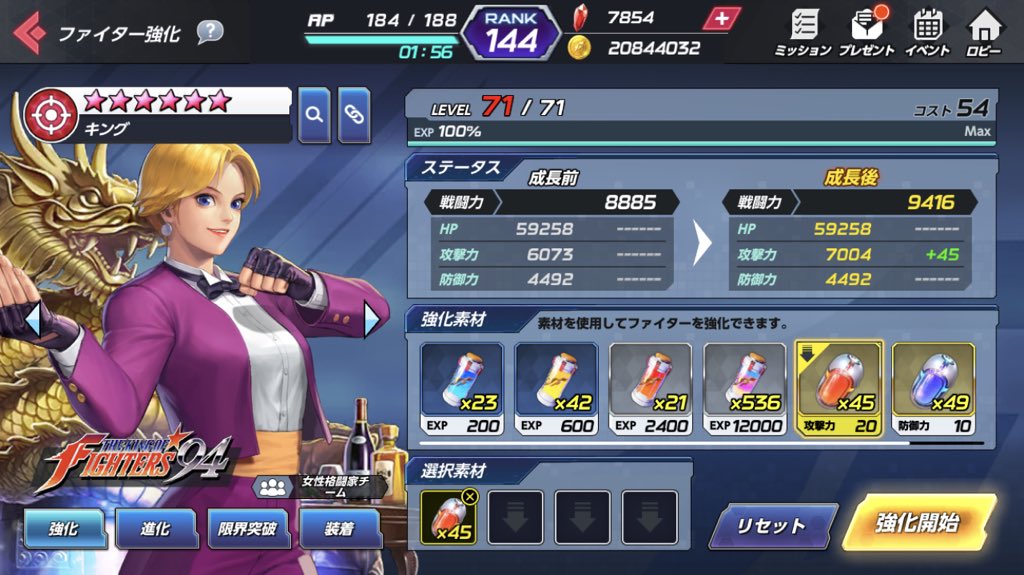Screen dimensions: 1024x575
Task: Click the magnifying glass fighter search button
Action: 314,115
